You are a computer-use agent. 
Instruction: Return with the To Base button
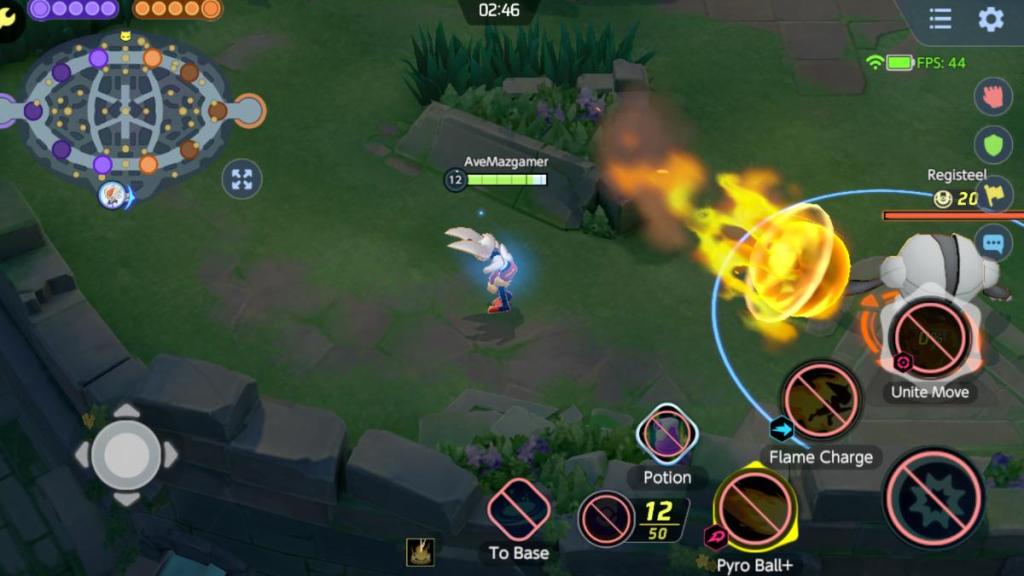518,509
